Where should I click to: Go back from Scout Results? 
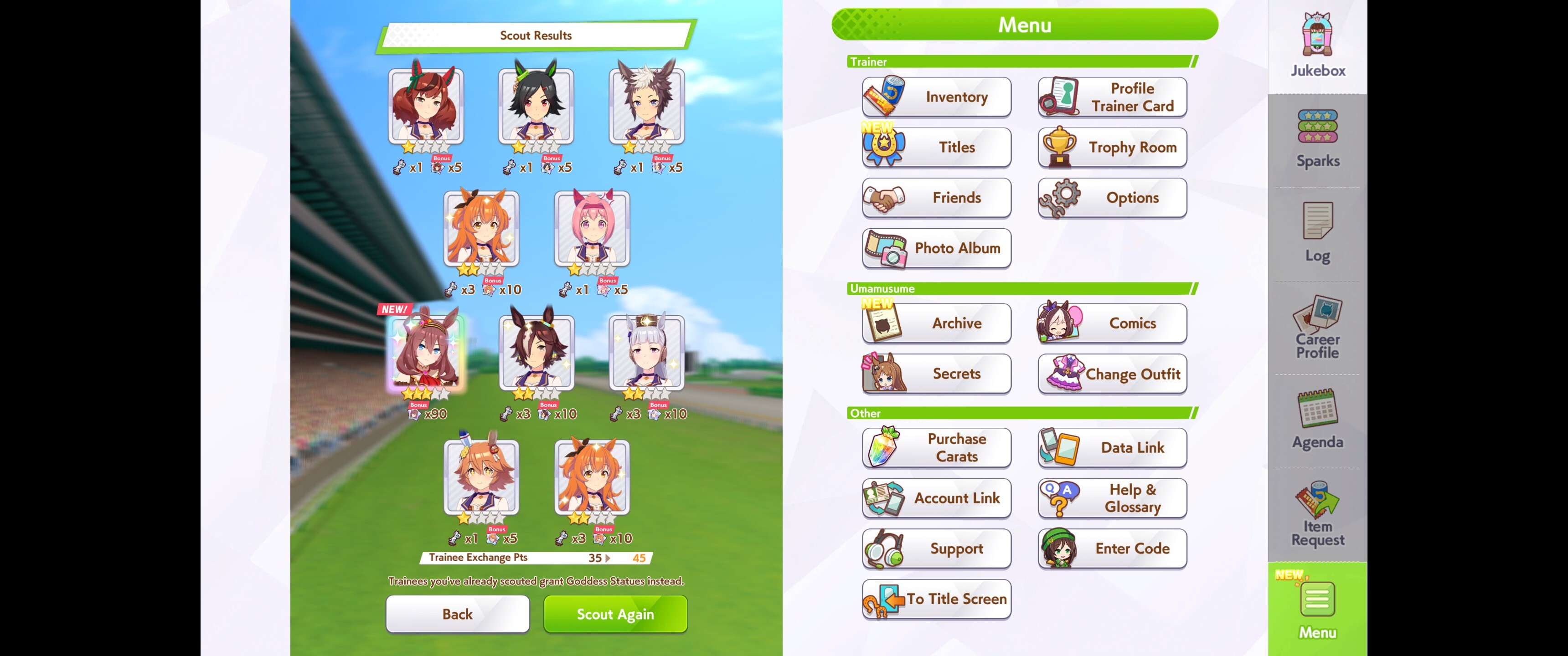point(457,614)
